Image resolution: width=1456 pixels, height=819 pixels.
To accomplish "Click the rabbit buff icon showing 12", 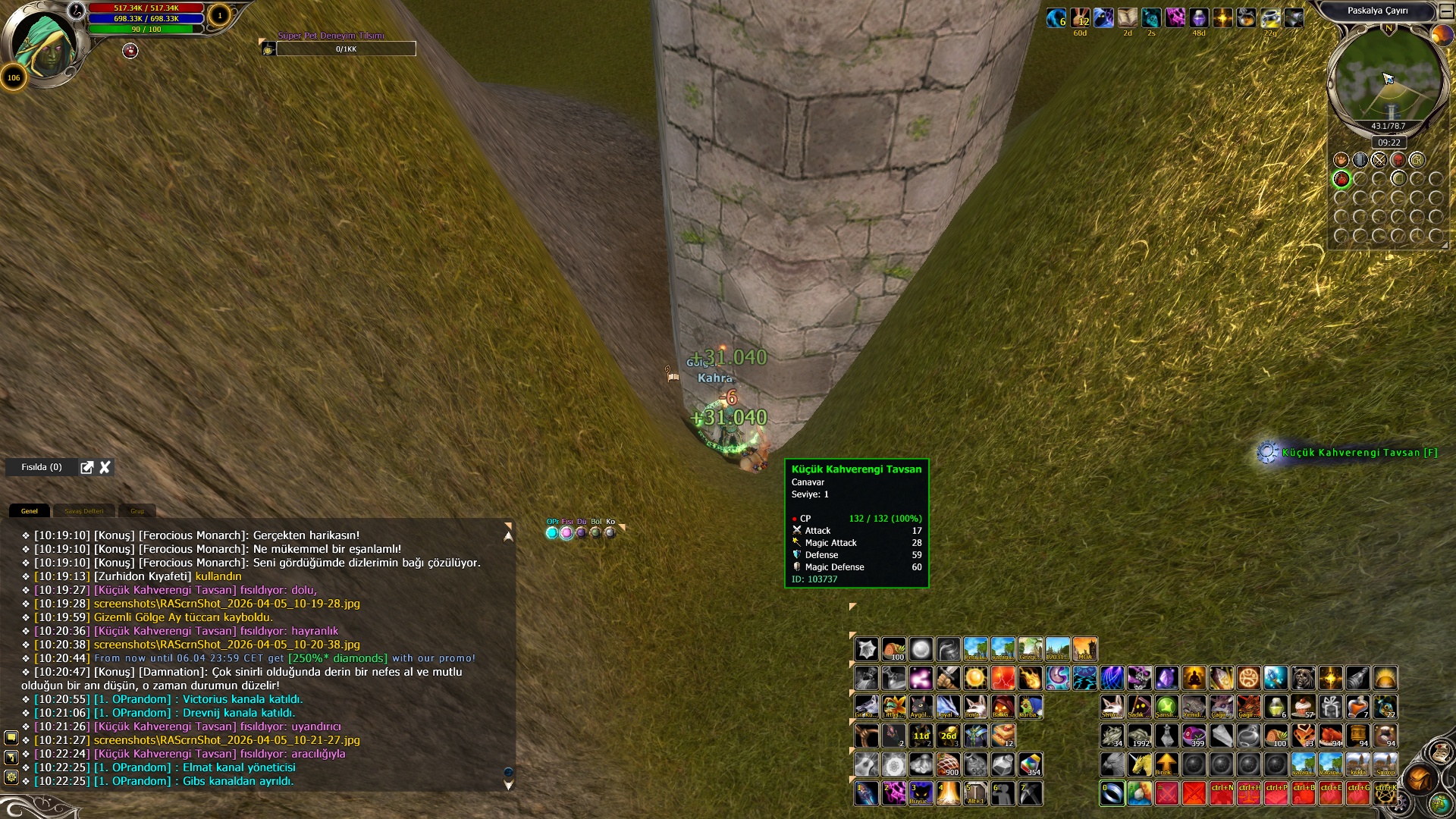I will 1080,18.
